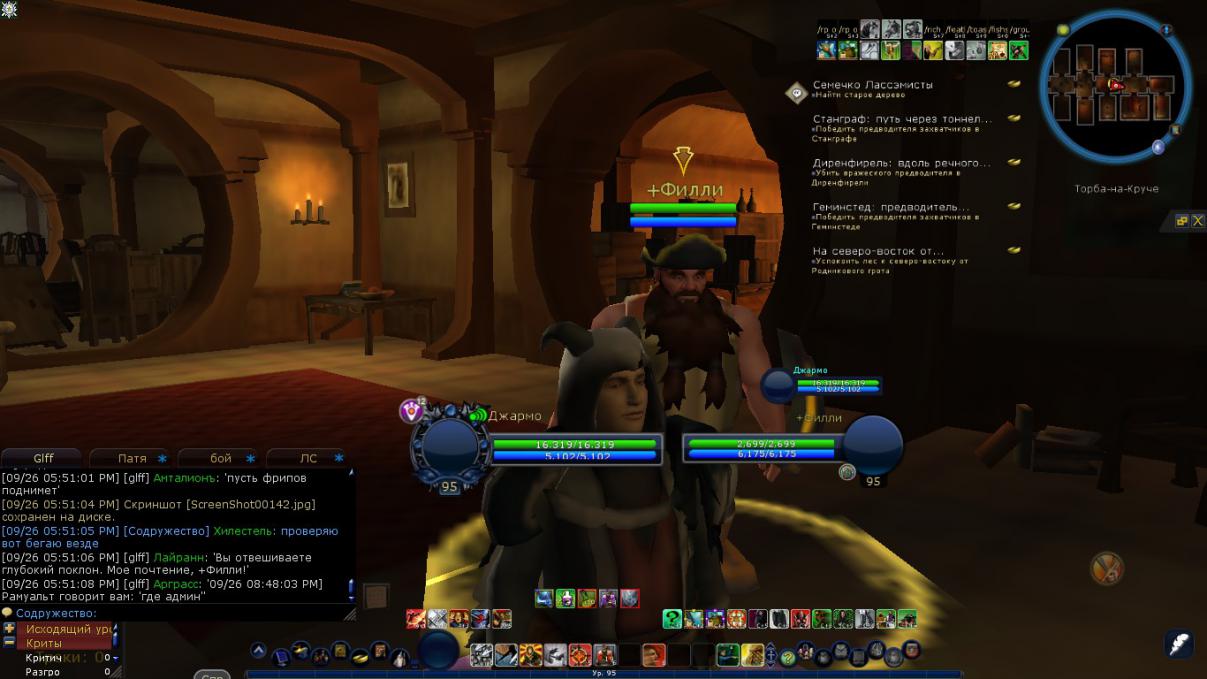Screen dimensions: 1207x679
Task: Click the white feather quill button
Action: (1179, 643)
